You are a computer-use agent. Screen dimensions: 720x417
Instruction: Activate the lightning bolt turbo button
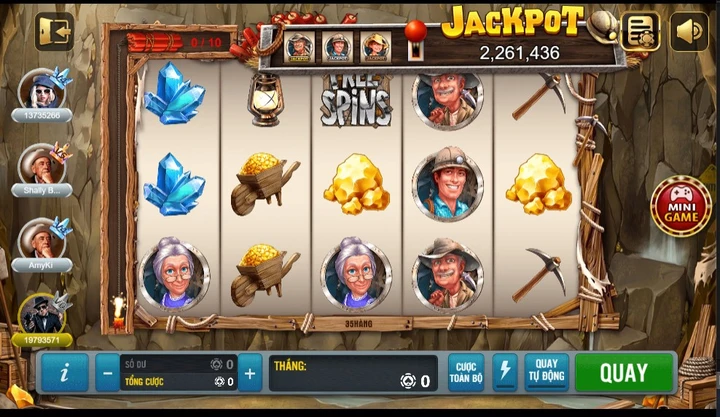point(505,373)
